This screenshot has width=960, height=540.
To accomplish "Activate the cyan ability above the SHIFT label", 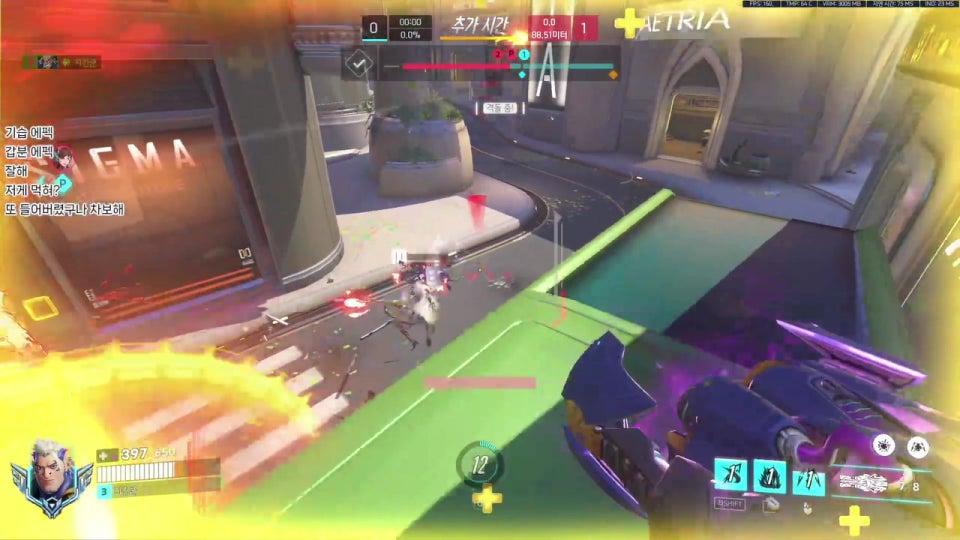I will pos(729,475).
